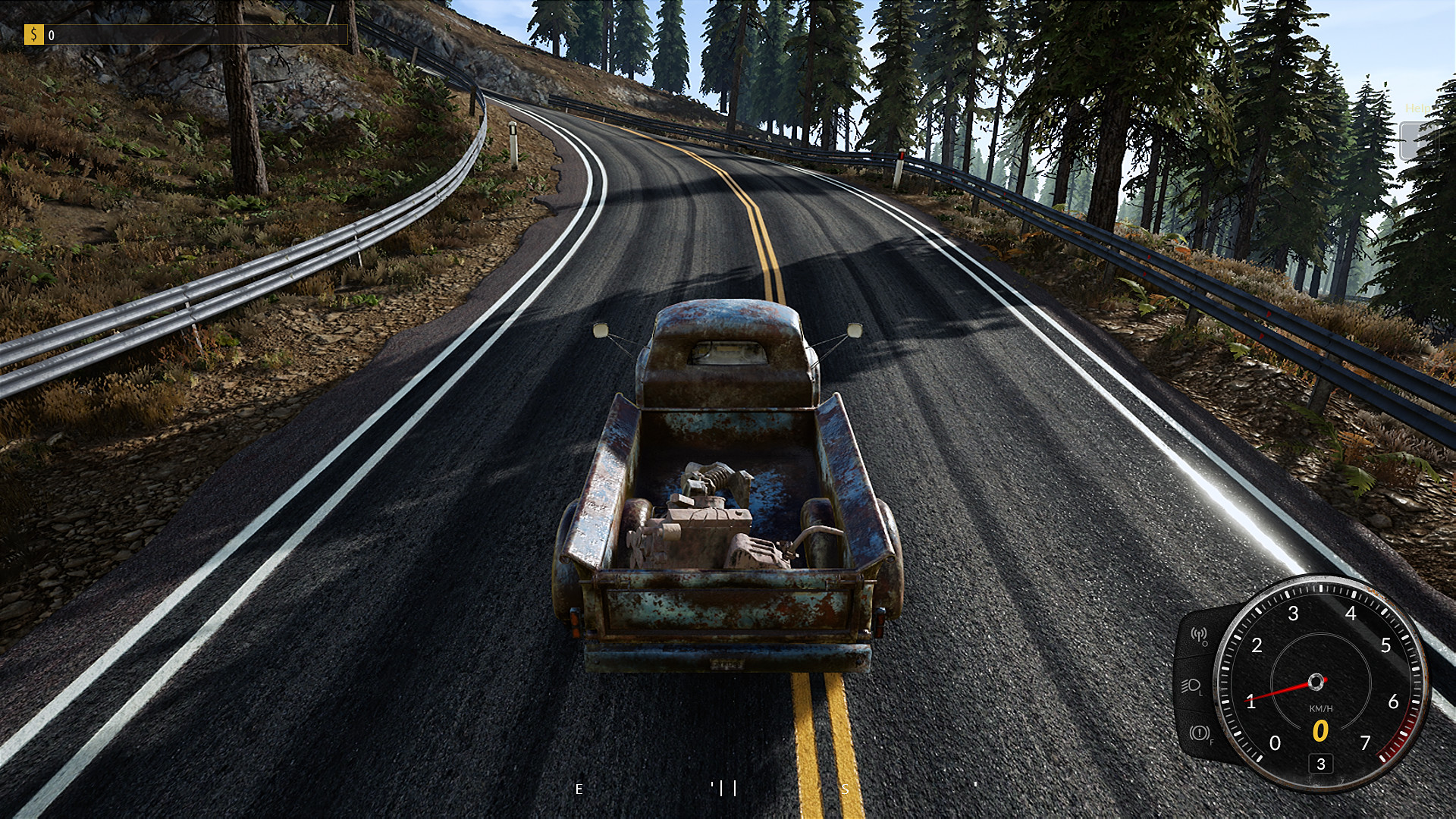This screenshot has width=1456, height=819.
Task: Click the center hub of the tachometer
Action: (1316, 681)
